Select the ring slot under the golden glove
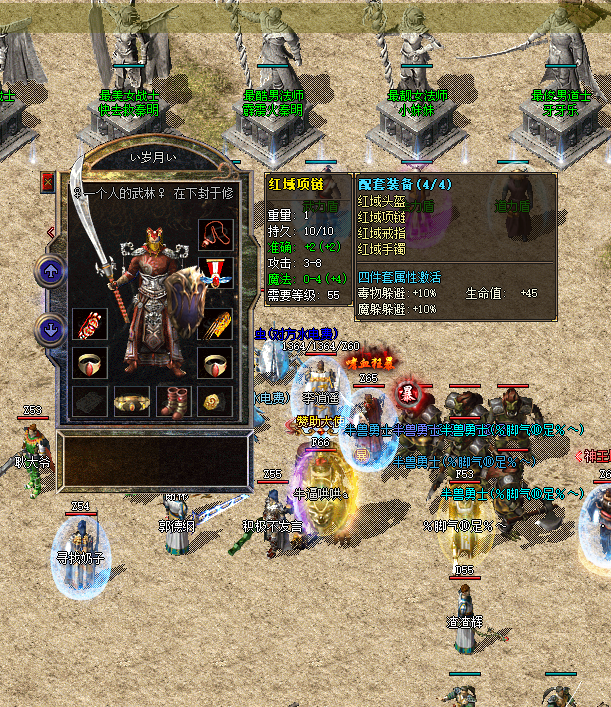611x707 pixels. pyautogui.click(x=215, y=363)
